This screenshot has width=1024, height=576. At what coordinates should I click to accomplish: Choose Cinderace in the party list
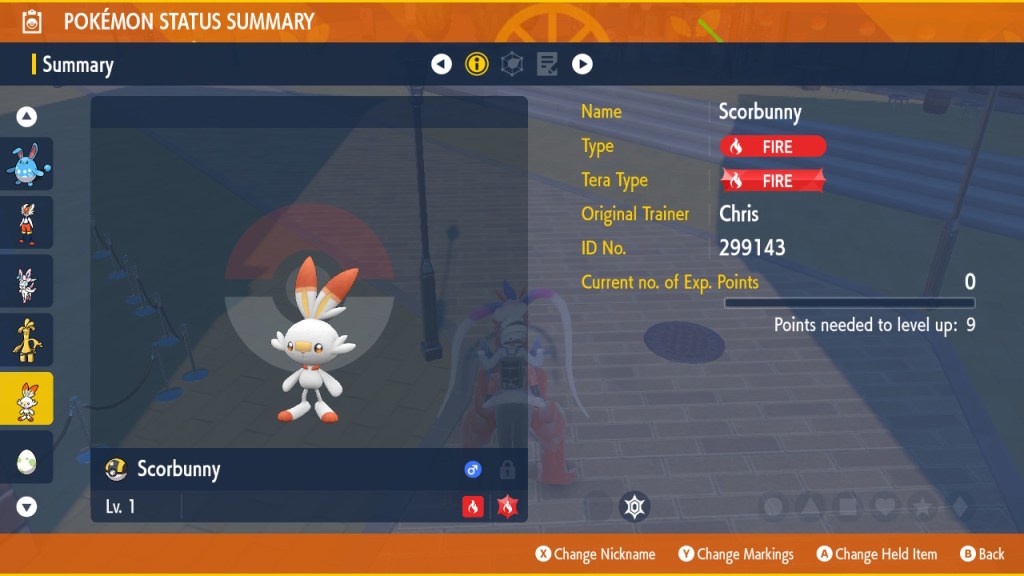tap(27, 222)
